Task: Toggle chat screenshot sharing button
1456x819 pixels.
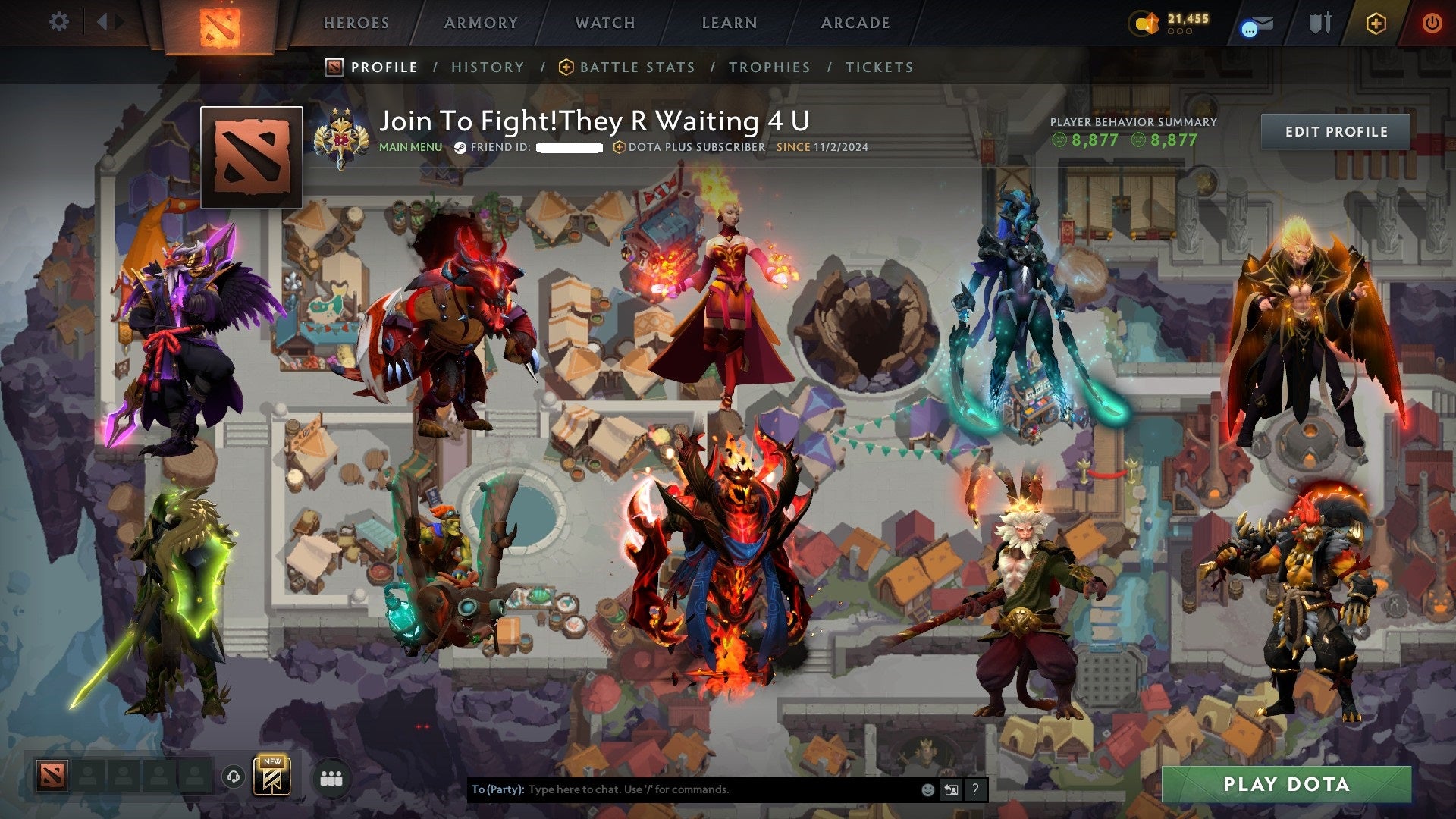Action: pyautogui.click(x=950, y=789)
